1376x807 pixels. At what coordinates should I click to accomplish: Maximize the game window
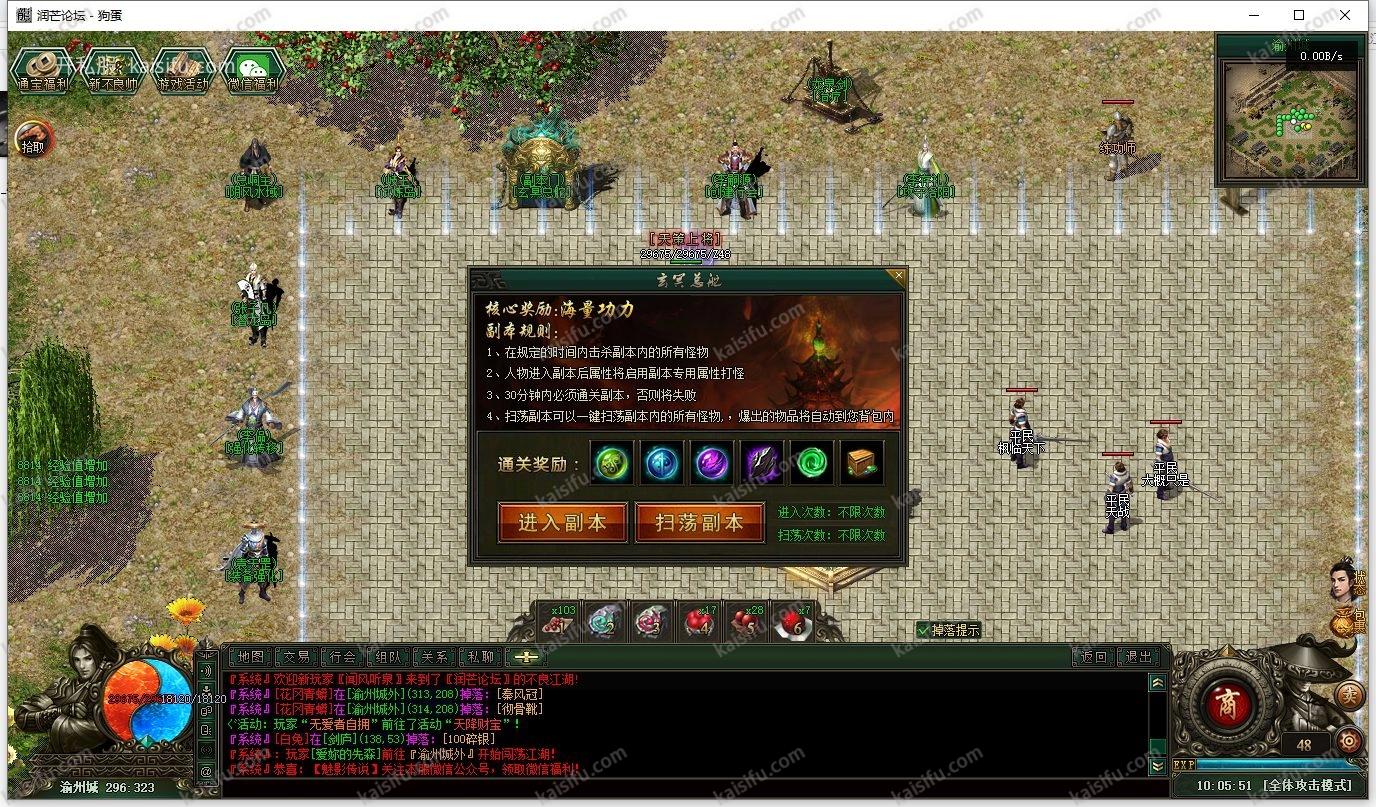tap(1299, 15)
